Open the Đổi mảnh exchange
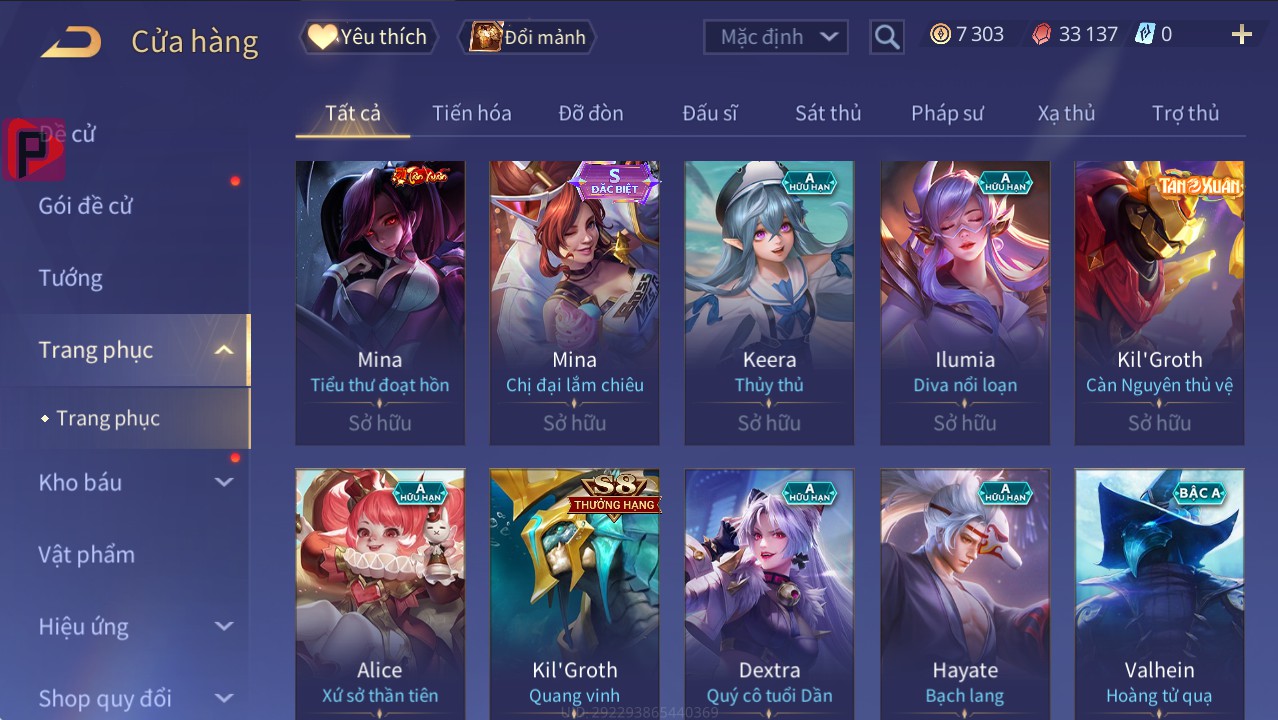The height and width of the screenshot is (720, 1278). (x=527, y=37)
